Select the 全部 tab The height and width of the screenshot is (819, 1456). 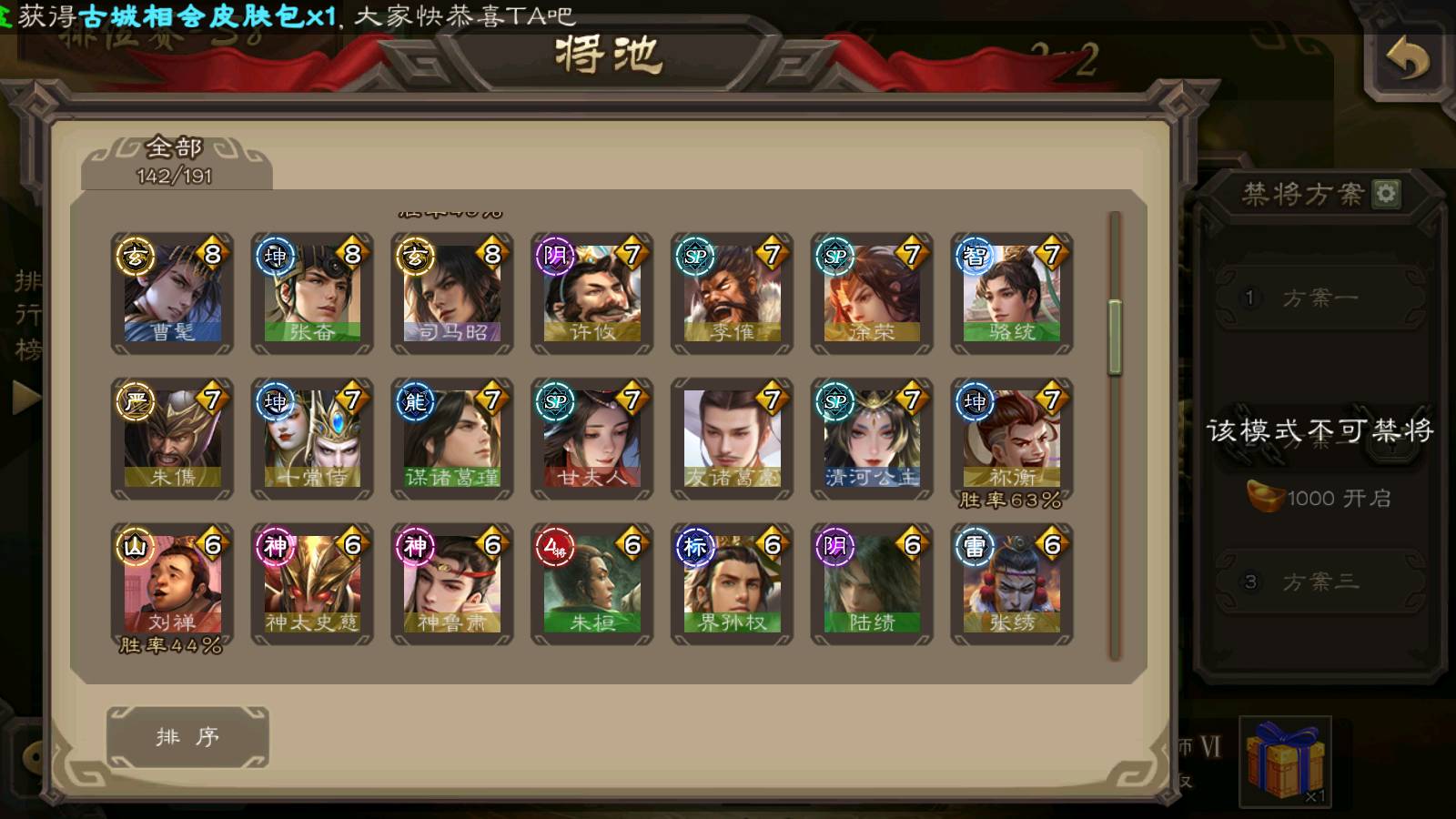pyautogui.click(x=175, y=160)
